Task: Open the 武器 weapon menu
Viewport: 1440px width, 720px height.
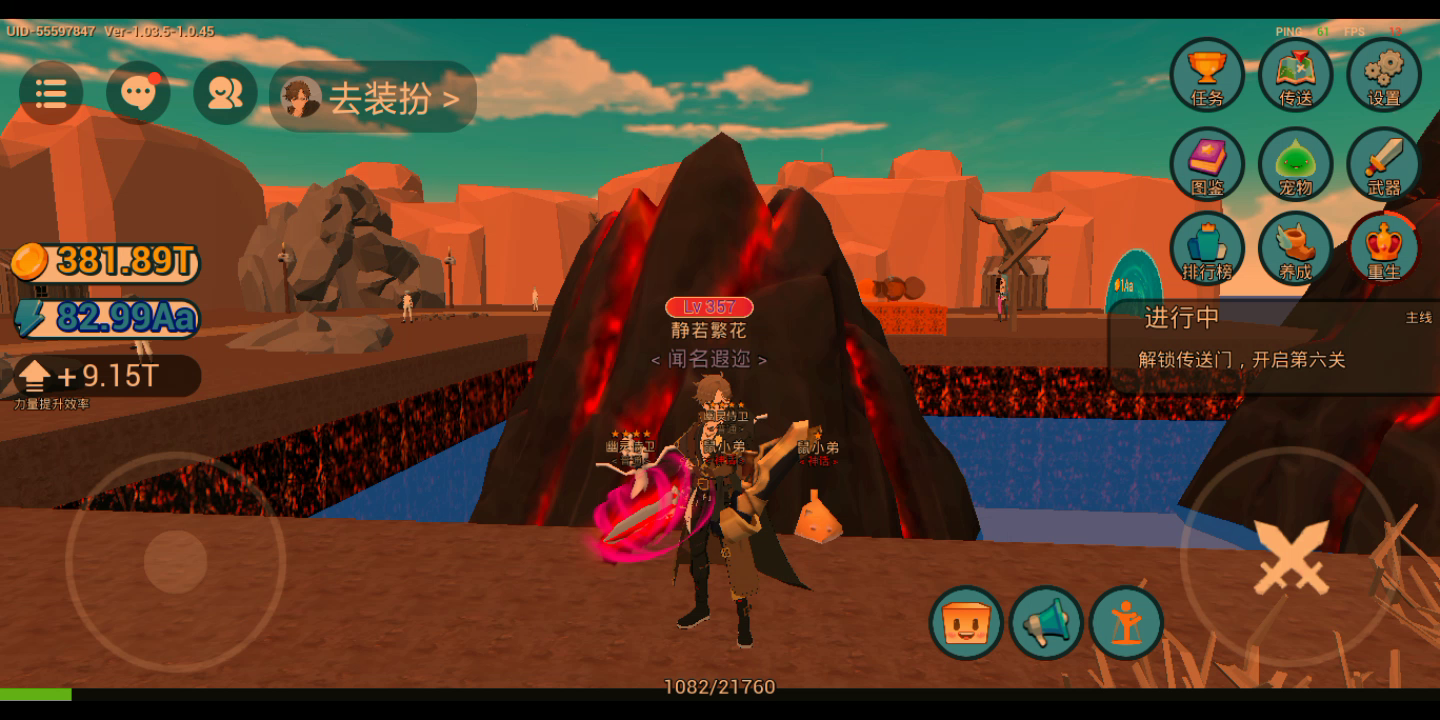Action: click(x=1384, y=163)
